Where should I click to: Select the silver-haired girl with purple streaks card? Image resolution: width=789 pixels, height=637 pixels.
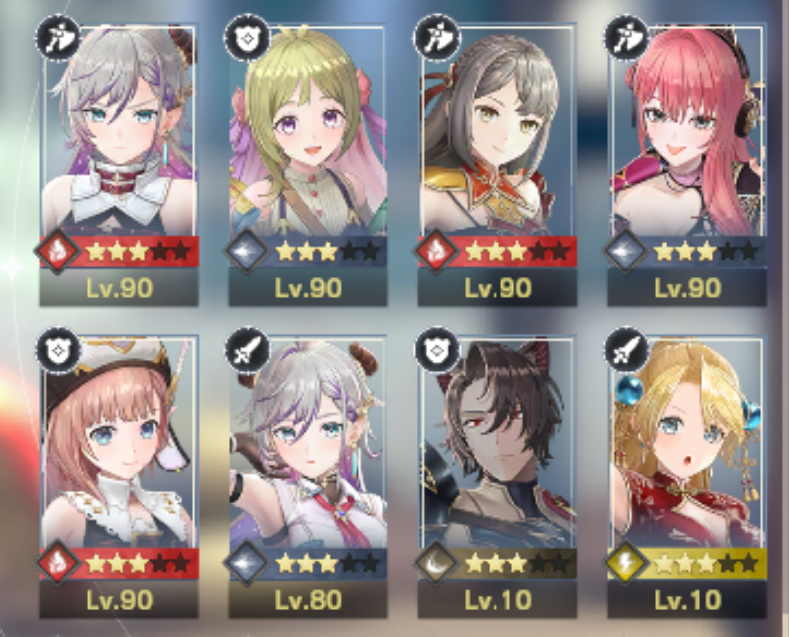tap(119, 150)
